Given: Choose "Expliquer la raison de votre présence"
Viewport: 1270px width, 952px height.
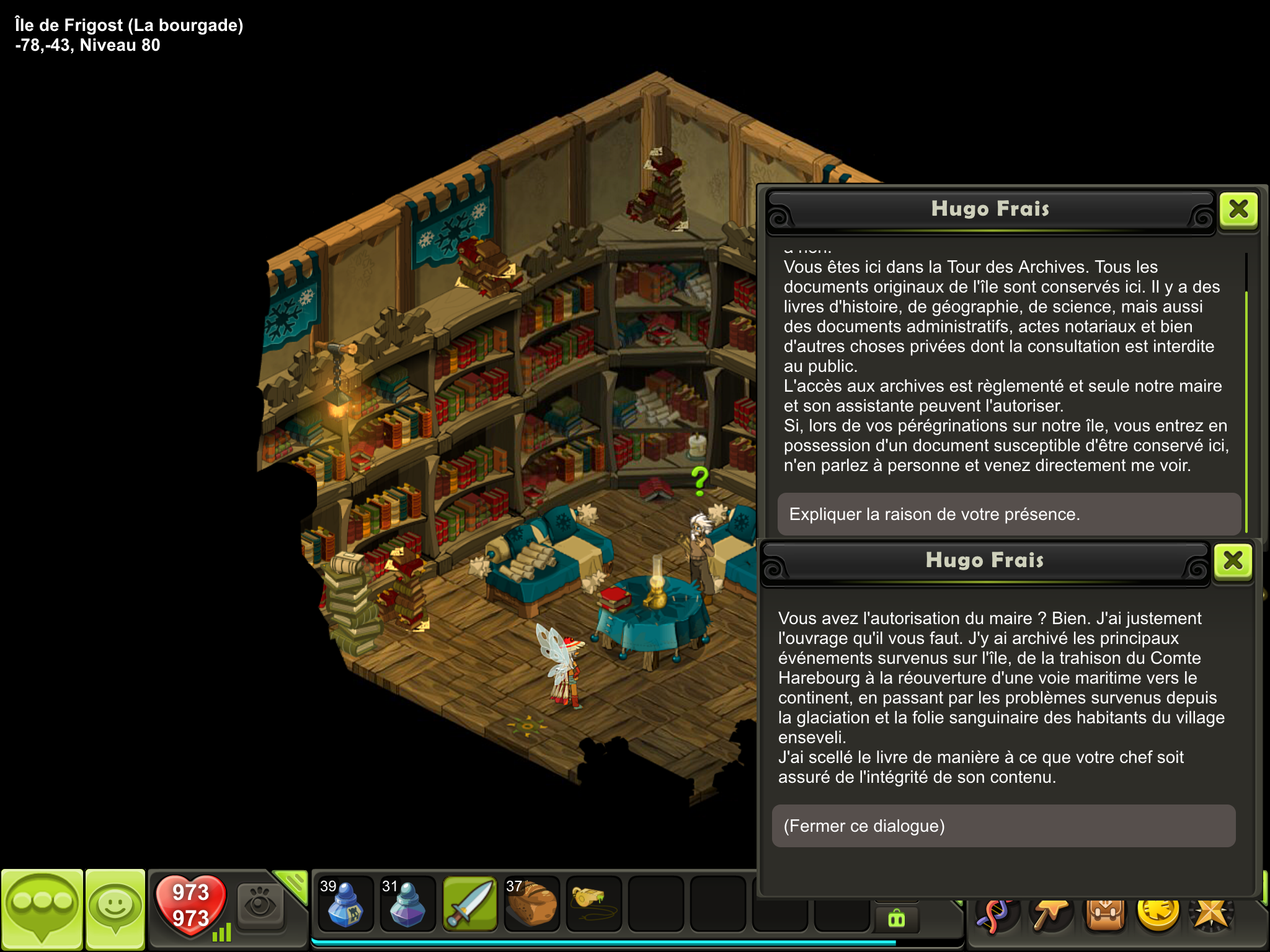Looking at the screenshot, I should click(x=1009, y=514).
